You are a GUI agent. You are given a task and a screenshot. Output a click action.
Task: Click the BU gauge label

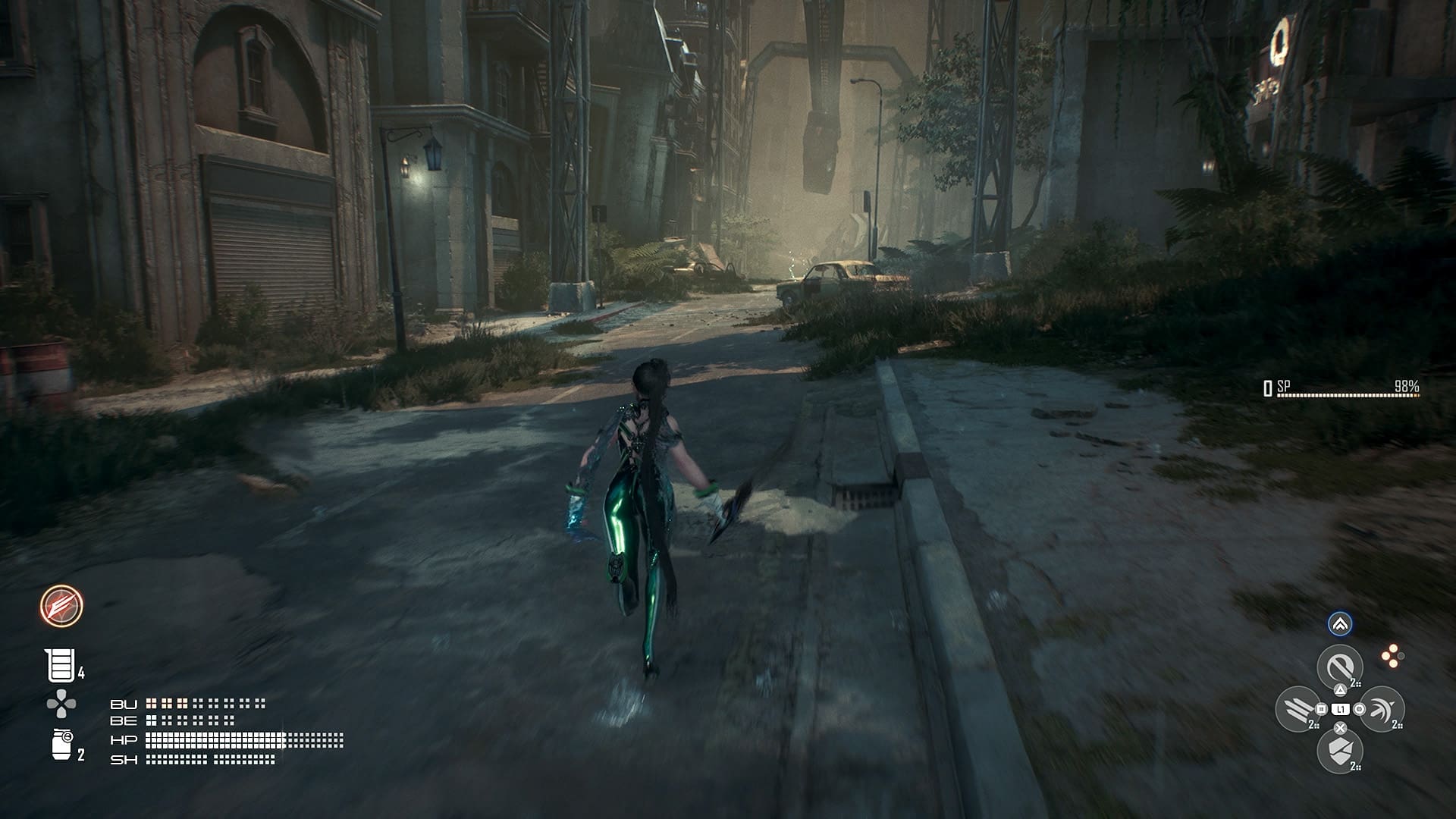pos(124,704)
